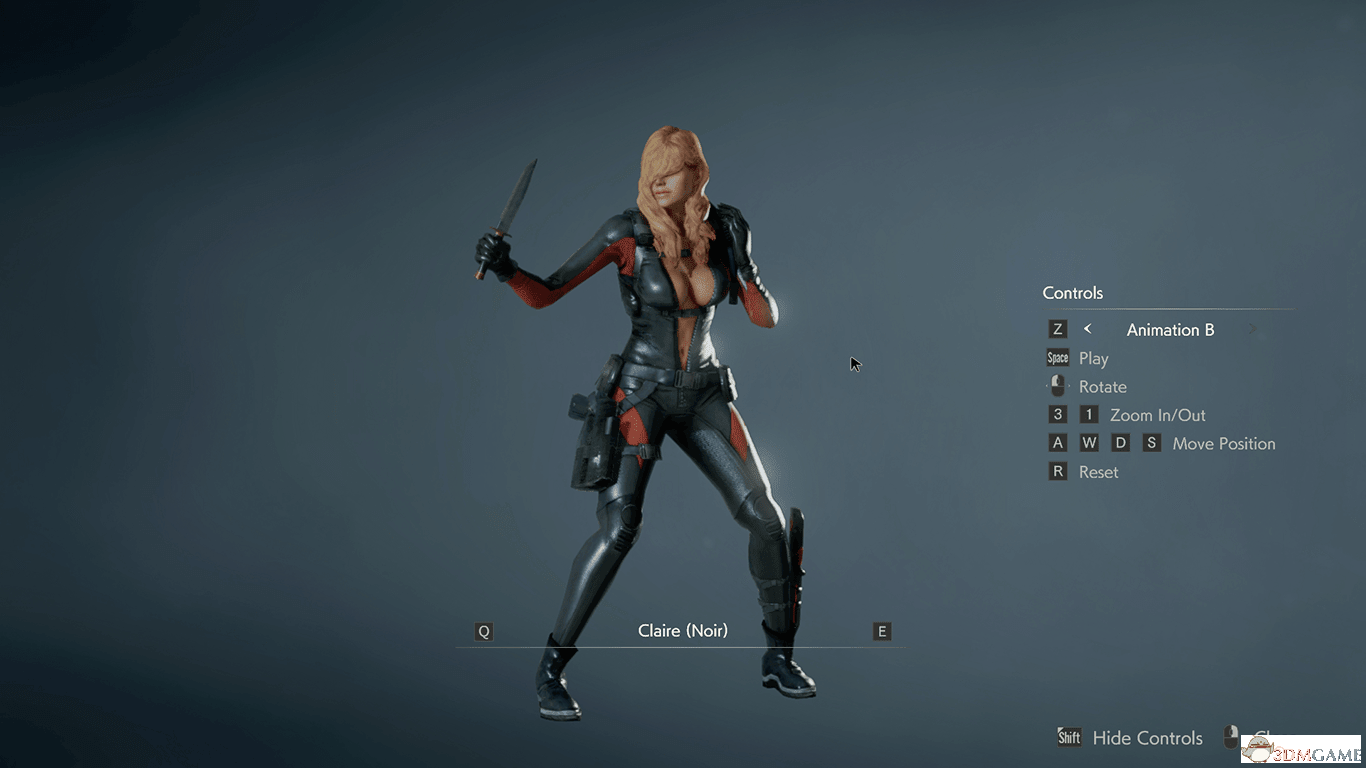This screenshot has width=1366, height=768.
Task: Click the 1 key icon for zooming out
Action: coord(1089,414)
